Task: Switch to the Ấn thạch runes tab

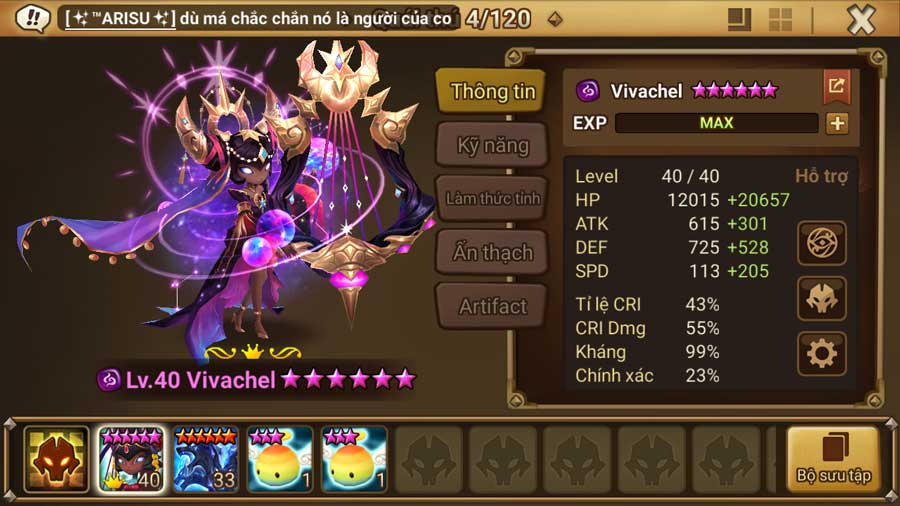Action: pyautogui.click(x=492, y=253)
